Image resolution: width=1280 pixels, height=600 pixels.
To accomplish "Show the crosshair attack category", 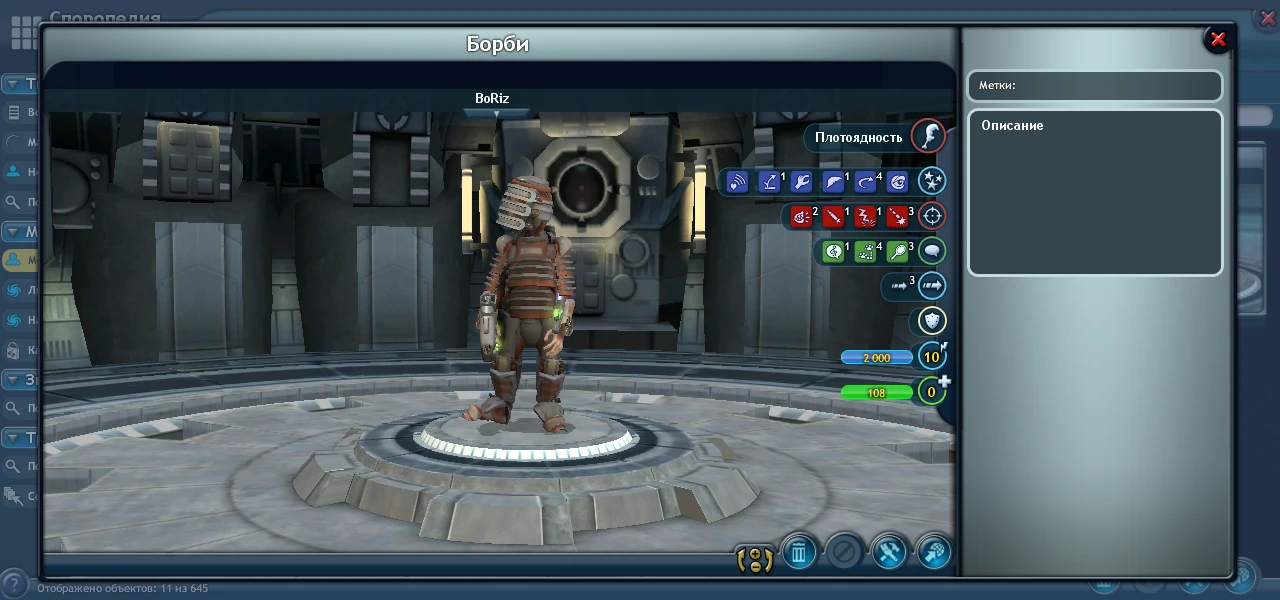I will point(932,216).
